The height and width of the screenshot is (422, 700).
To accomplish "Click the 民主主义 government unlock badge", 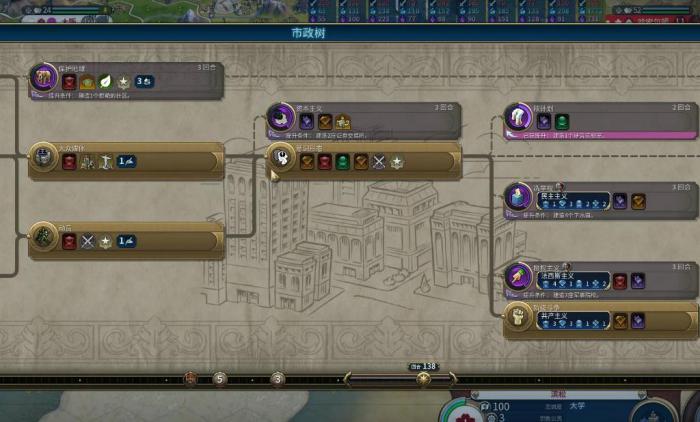I will [573, 201].
